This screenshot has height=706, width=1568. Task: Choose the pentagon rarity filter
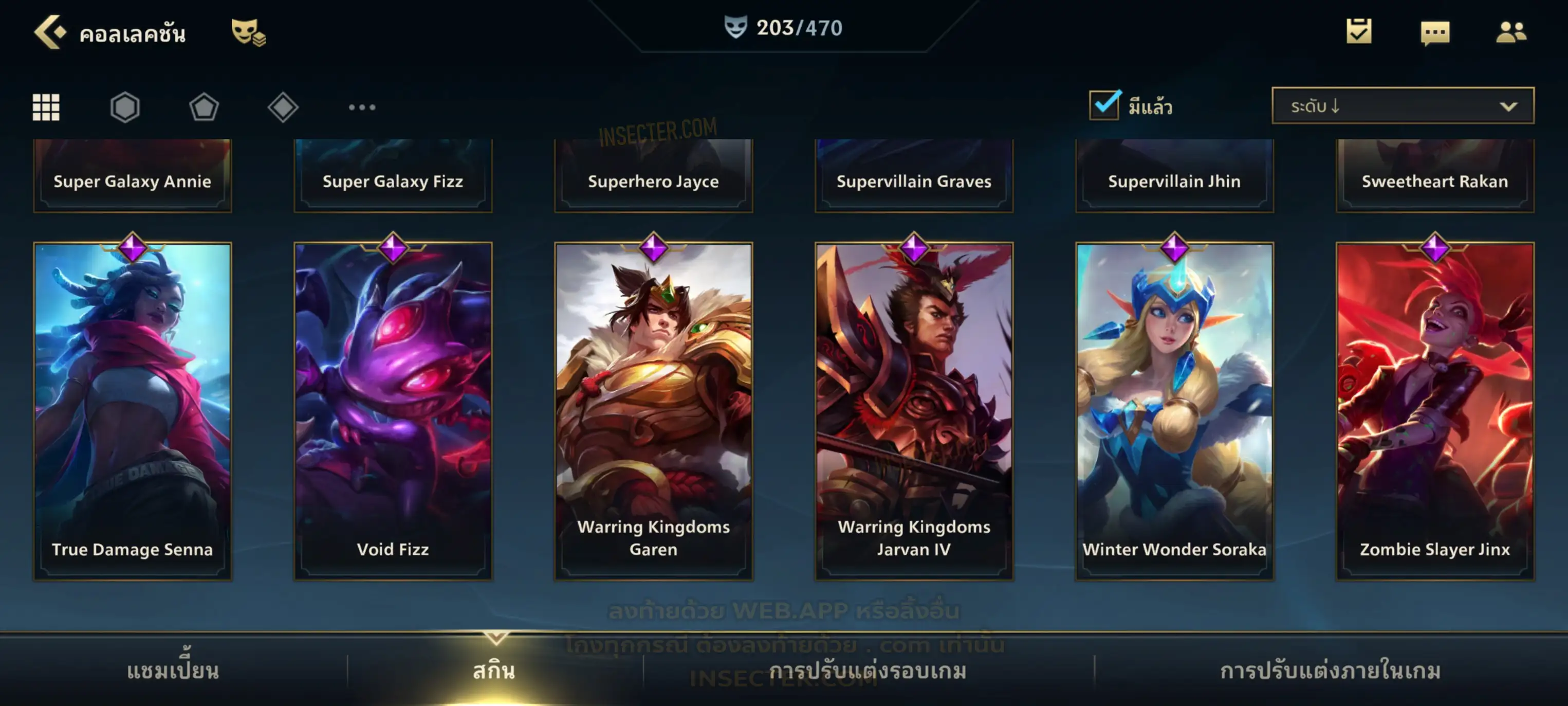[204, 107]
